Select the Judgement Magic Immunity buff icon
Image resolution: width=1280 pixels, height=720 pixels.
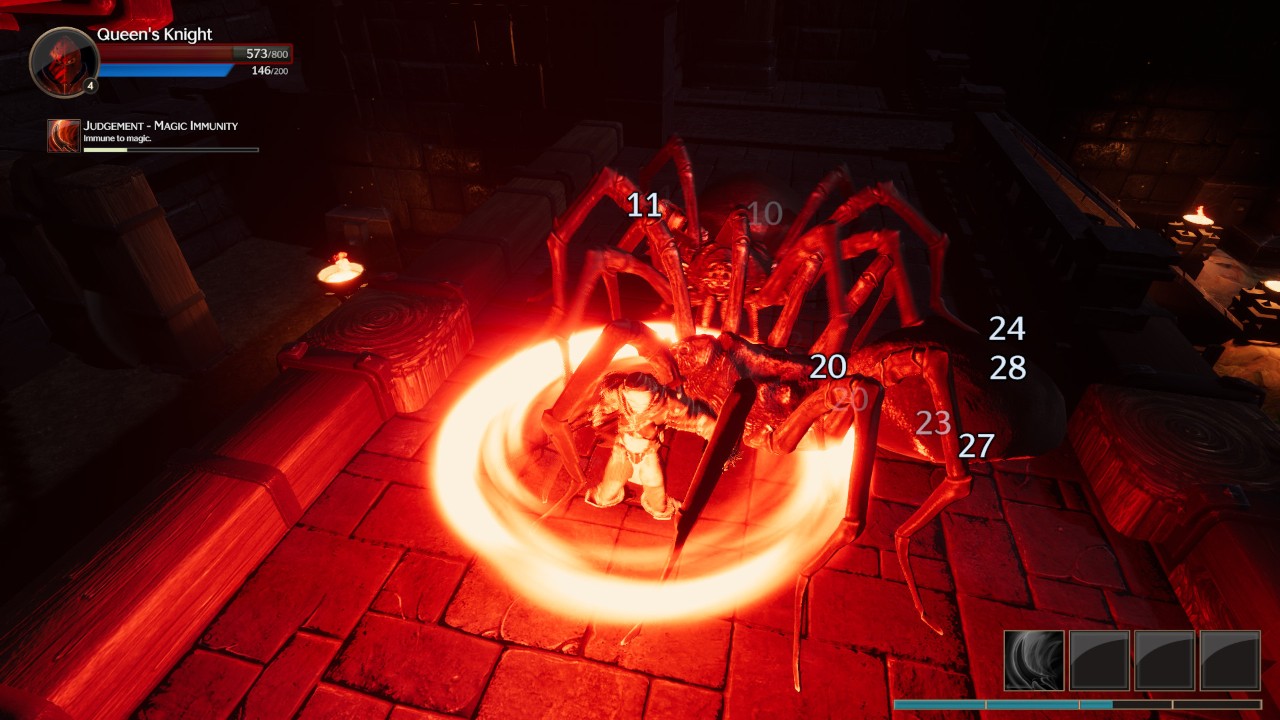pyautogui.click(x=64, y=136)
